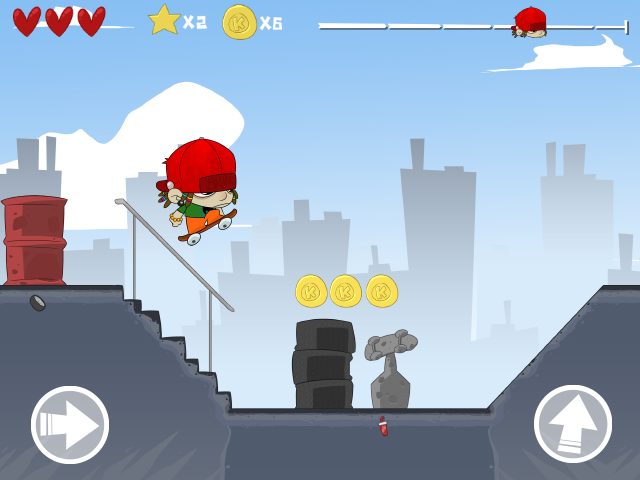Tap the up-arrow jump button
This screenshot has width=640, height=480.
pyautogui.click(x=573, y=424)
